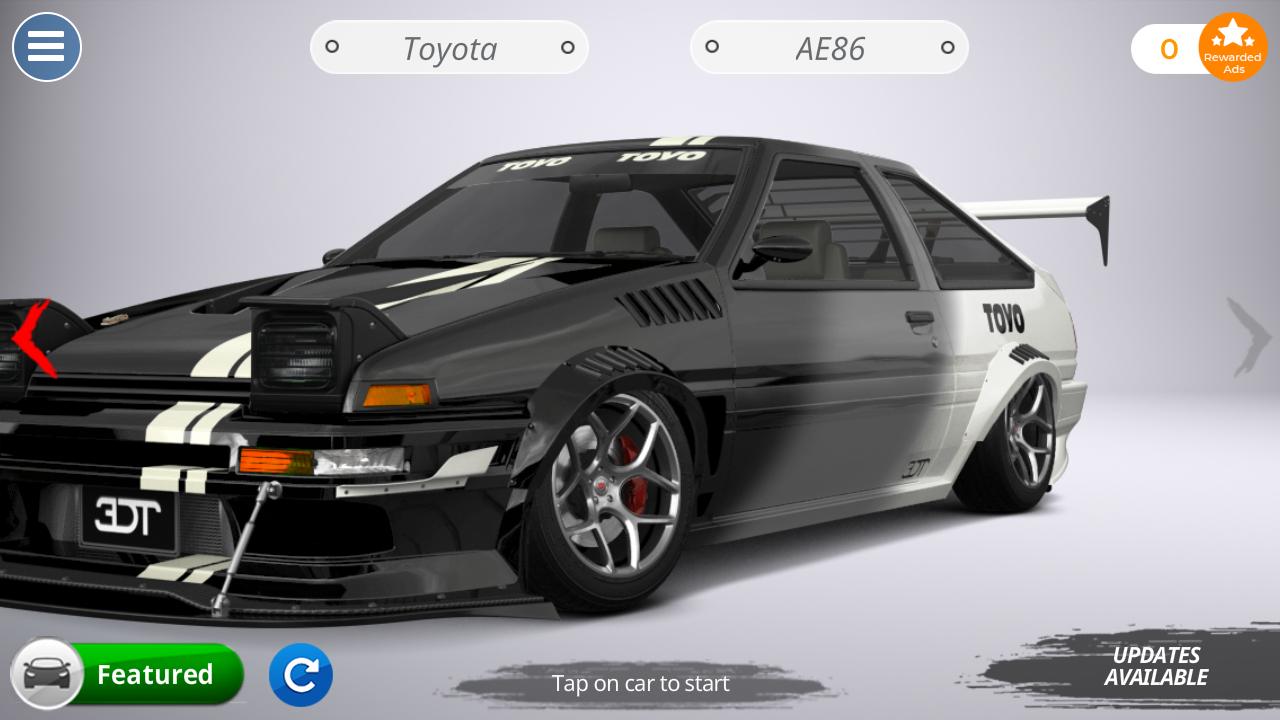This screenshot has width=1280, height=720.
Task: Click the 'Tap on car to start' hint
Action: click(640, 684)
